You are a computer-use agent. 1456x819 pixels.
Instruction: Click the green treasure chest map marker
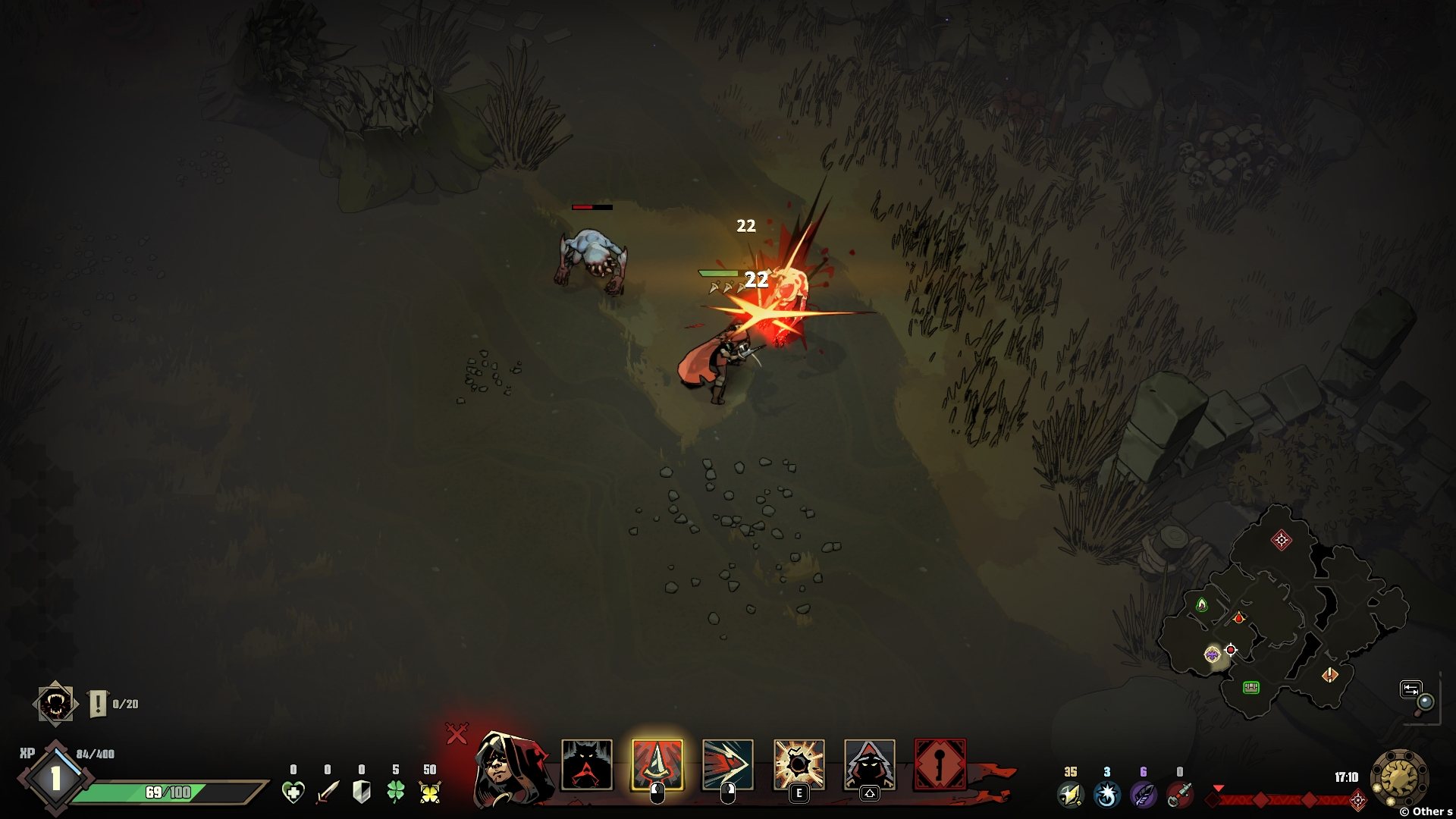1251,687
